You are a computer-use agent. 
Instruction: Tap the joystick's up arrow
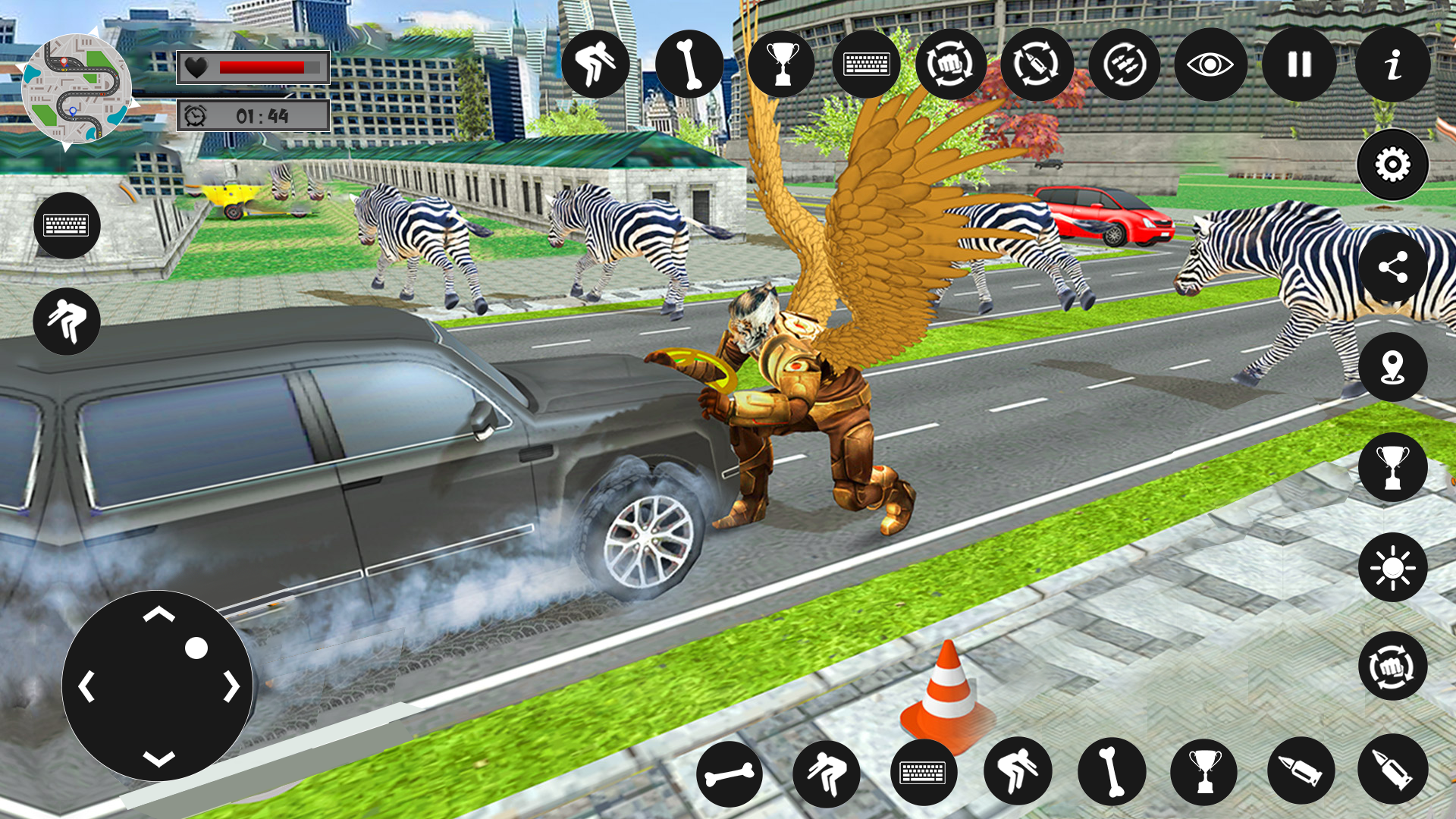(158, 613)
